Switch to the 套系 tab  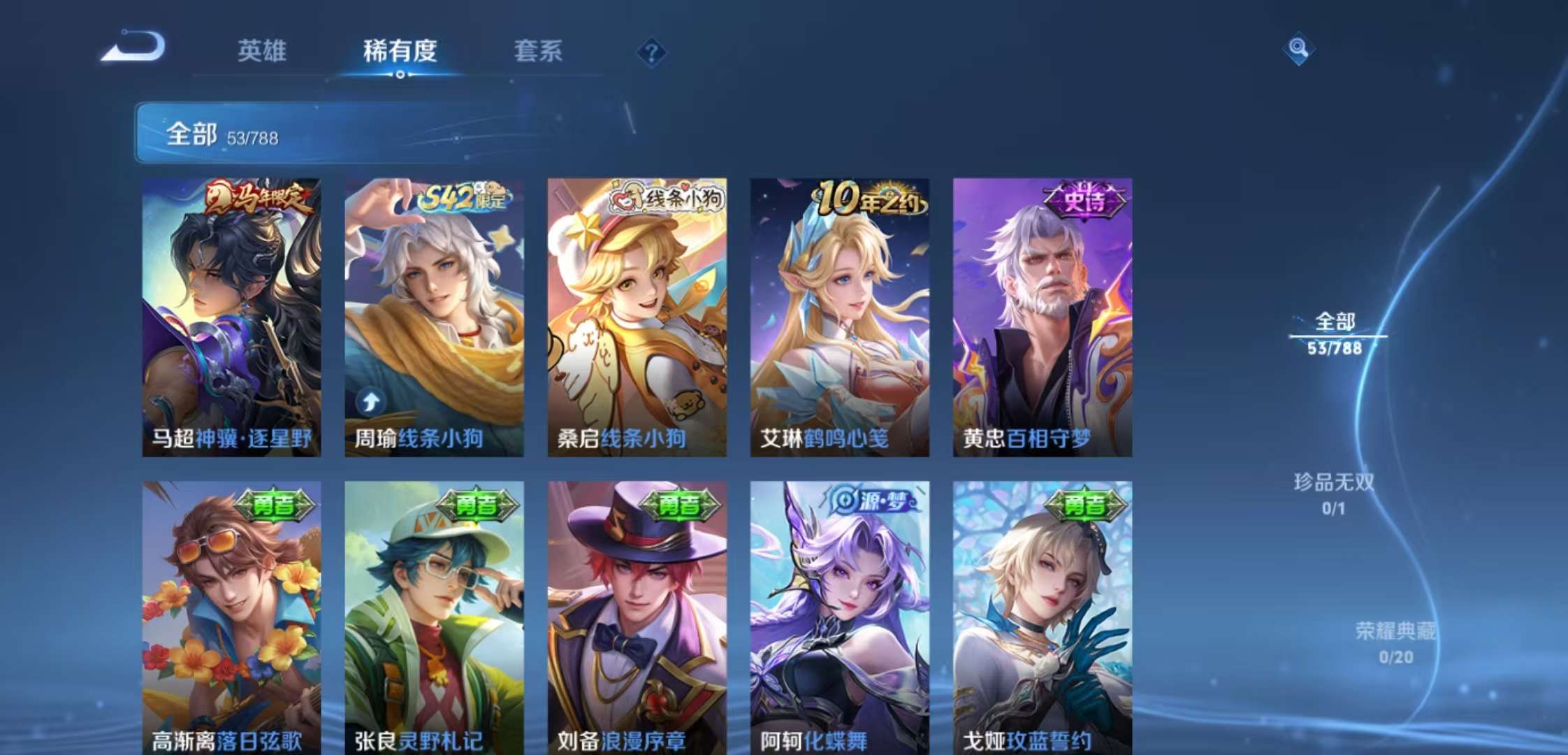coord(539,51)
